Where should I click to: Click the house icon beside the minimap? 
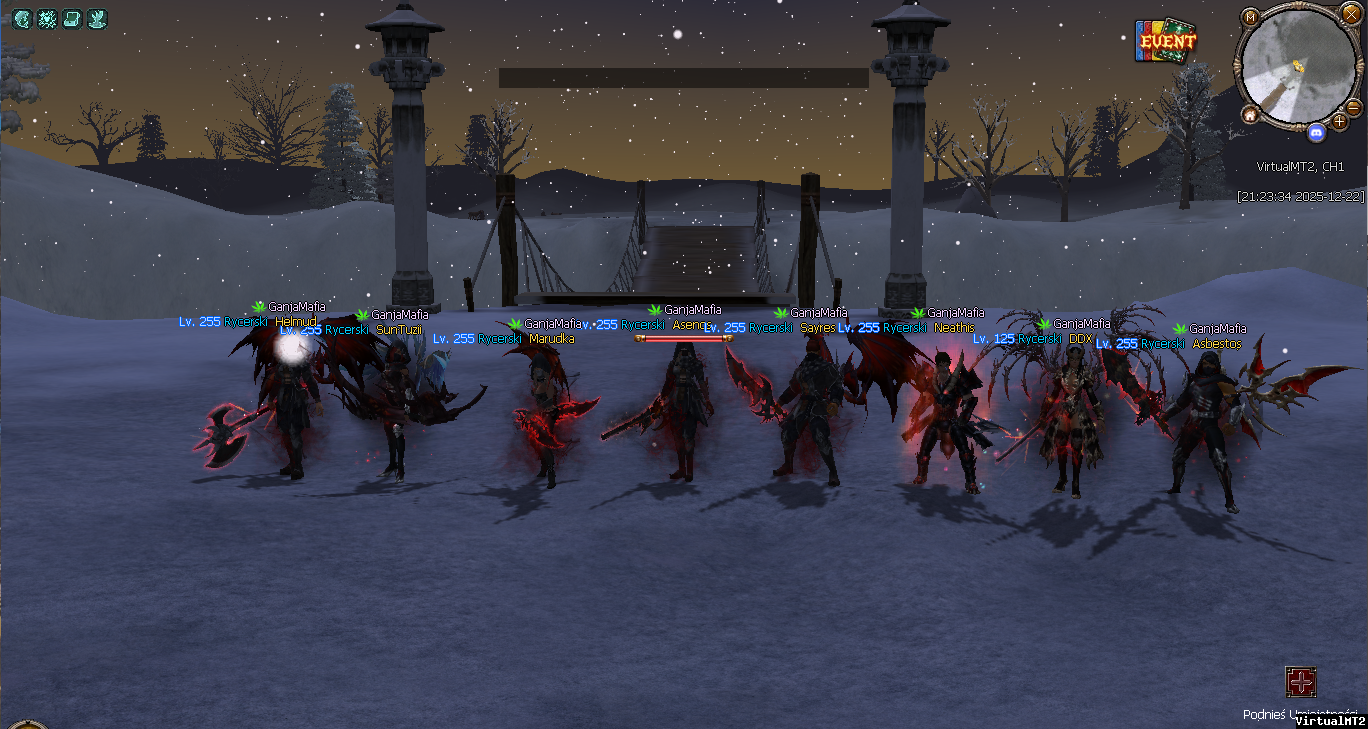1250,115
